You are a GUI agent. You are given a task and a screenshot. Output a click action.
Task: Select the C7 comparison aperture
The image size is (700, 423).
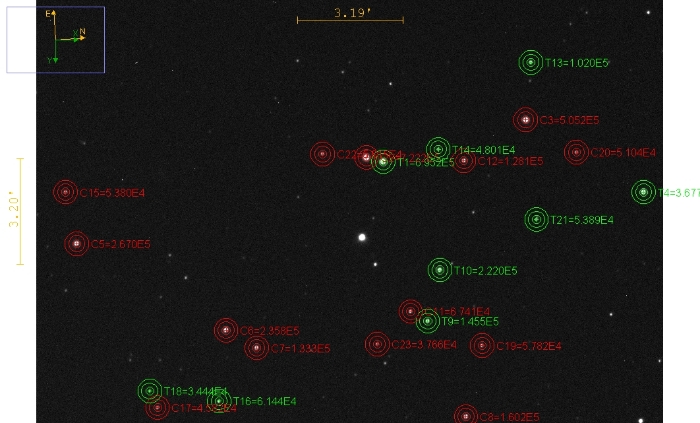click(257, 348)
